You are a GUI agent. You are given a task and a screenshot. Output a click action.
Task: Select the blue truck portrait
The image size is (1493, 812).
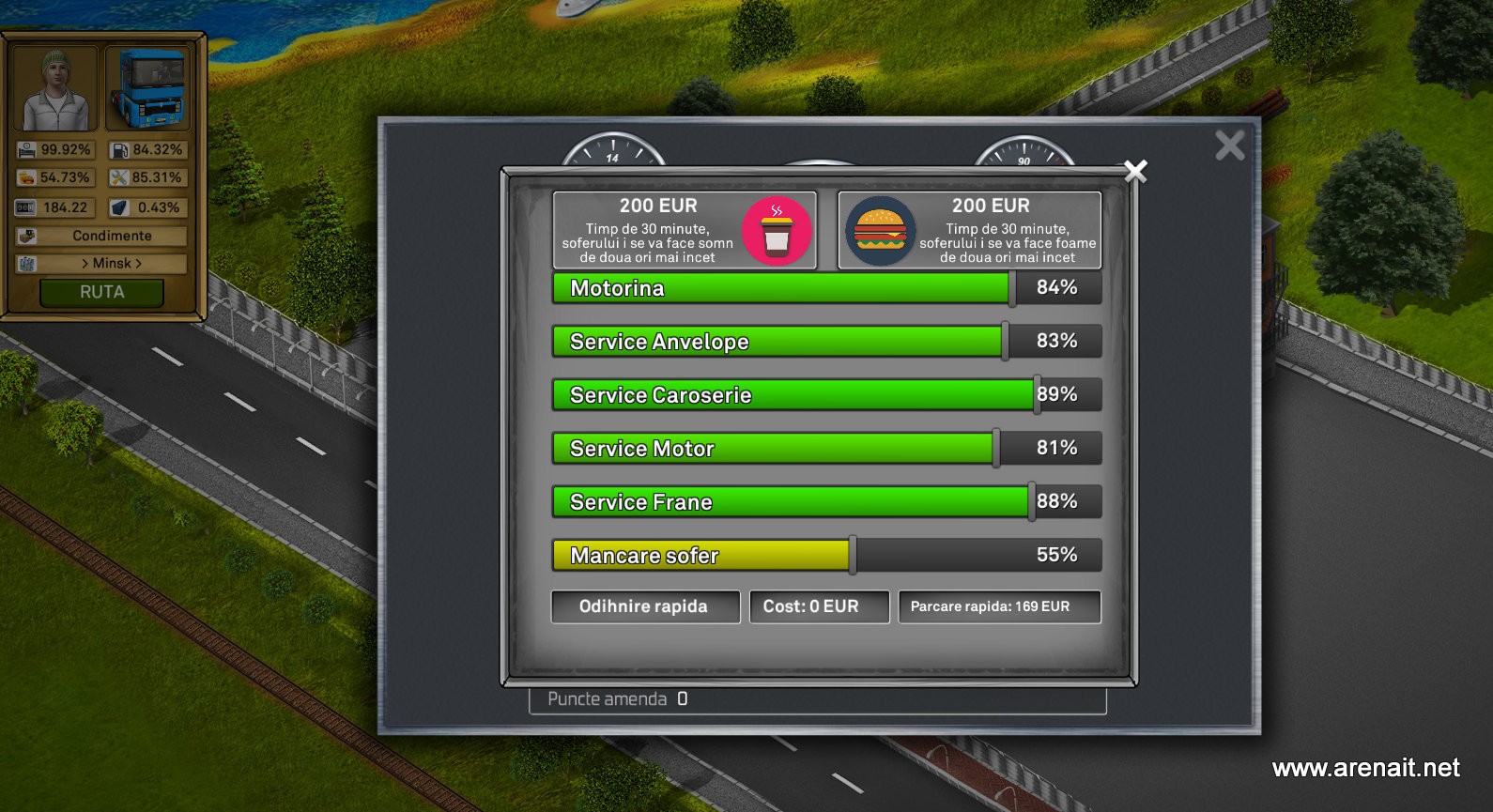[148, 90]
